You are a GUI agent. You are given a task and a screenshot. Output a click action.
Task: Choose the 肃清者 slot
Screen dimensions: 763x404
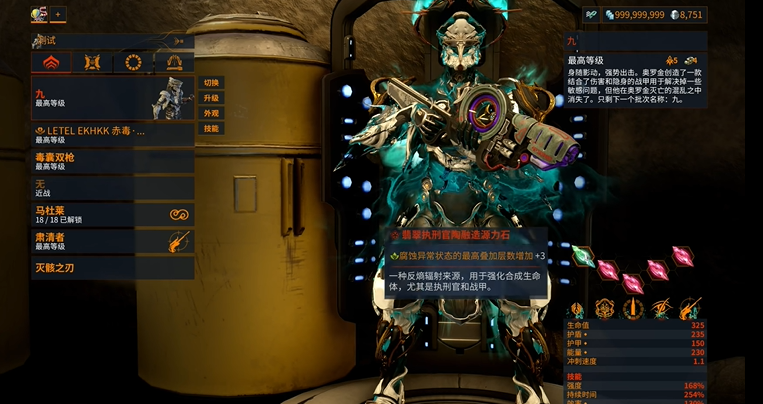point(112,241)
